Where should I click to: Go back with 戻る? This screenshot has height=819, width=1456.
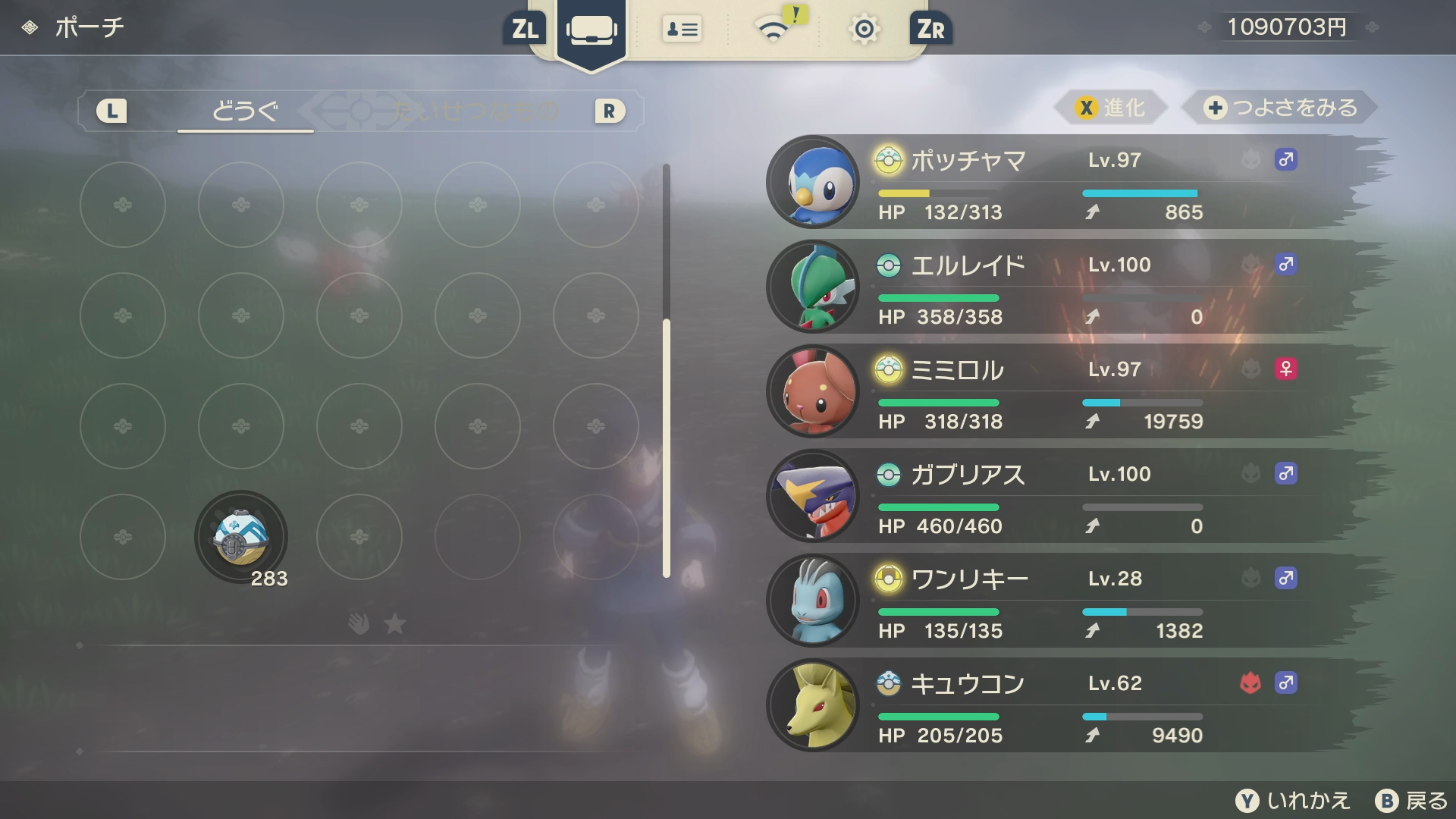1412,801
